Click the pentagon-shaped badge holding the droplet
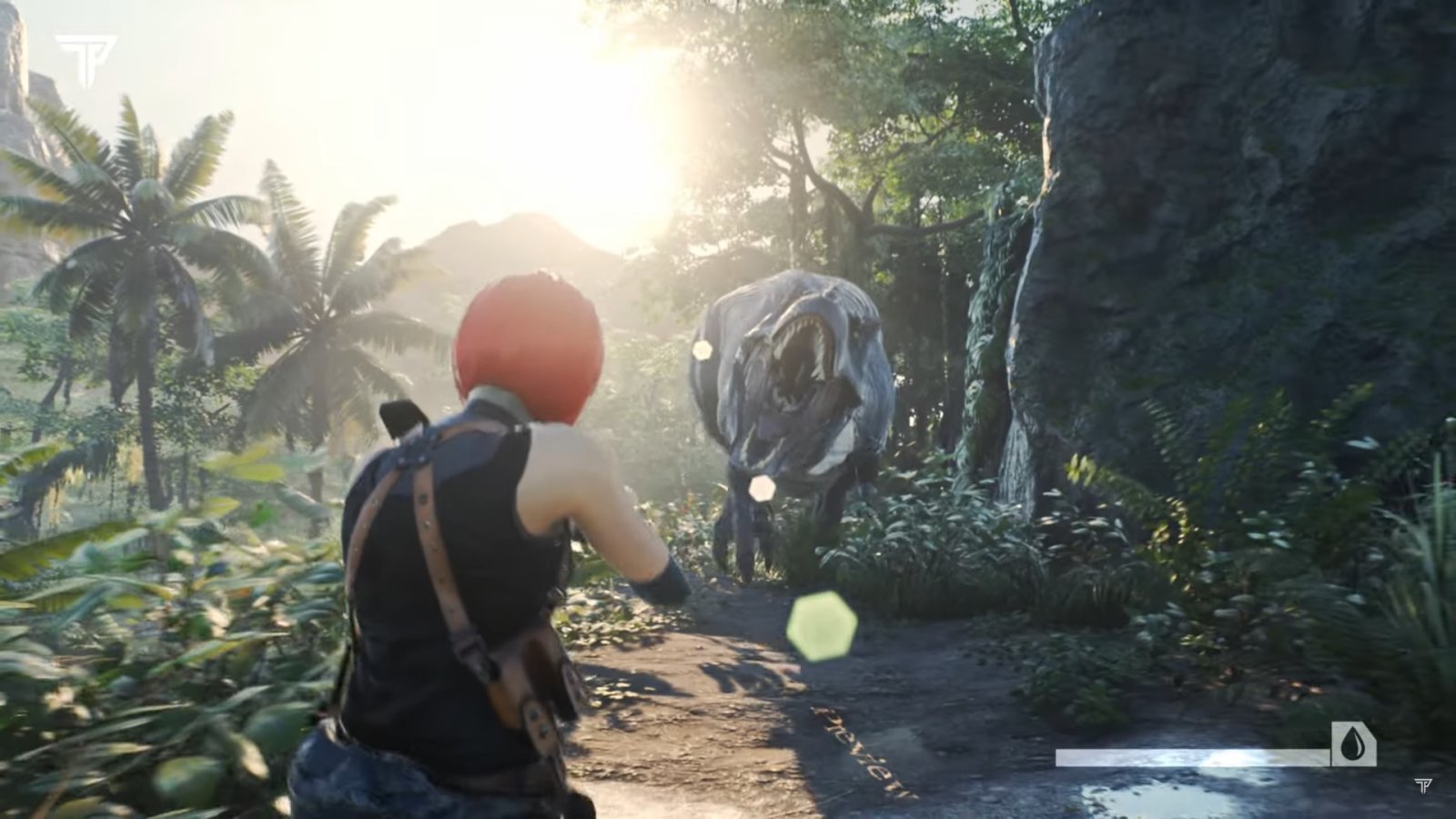 click(1353, 744)
